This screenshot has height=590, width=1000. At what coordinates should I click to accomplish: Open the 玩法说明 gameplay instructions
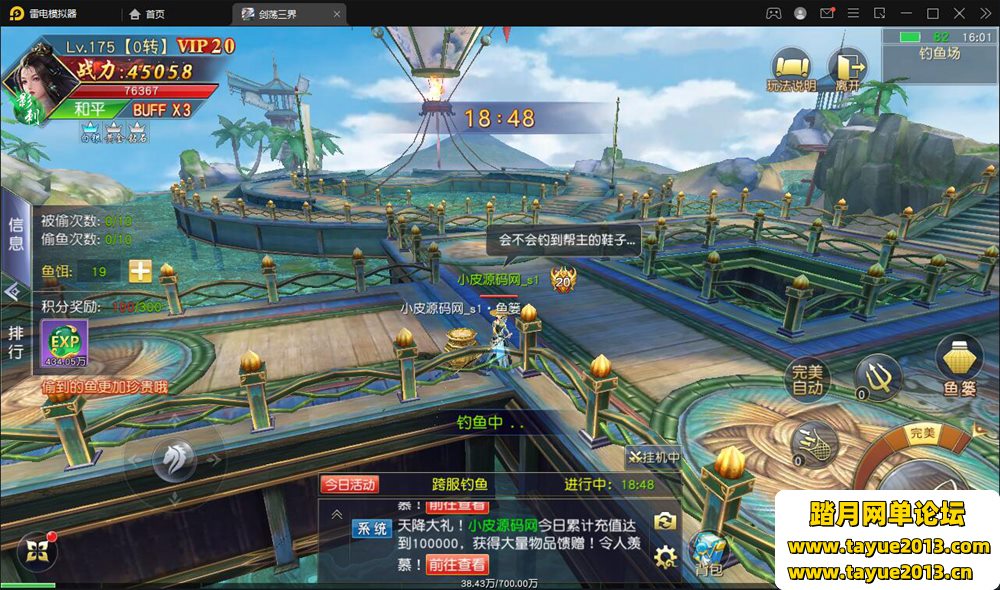pos(790,70)
